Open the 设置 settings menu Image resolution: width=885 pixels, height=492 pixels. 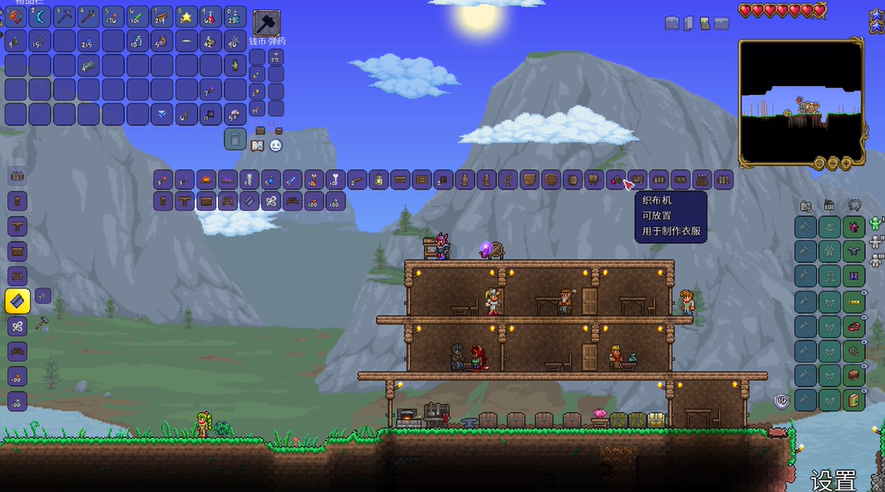pyautogui.click(x=833, y=479)
